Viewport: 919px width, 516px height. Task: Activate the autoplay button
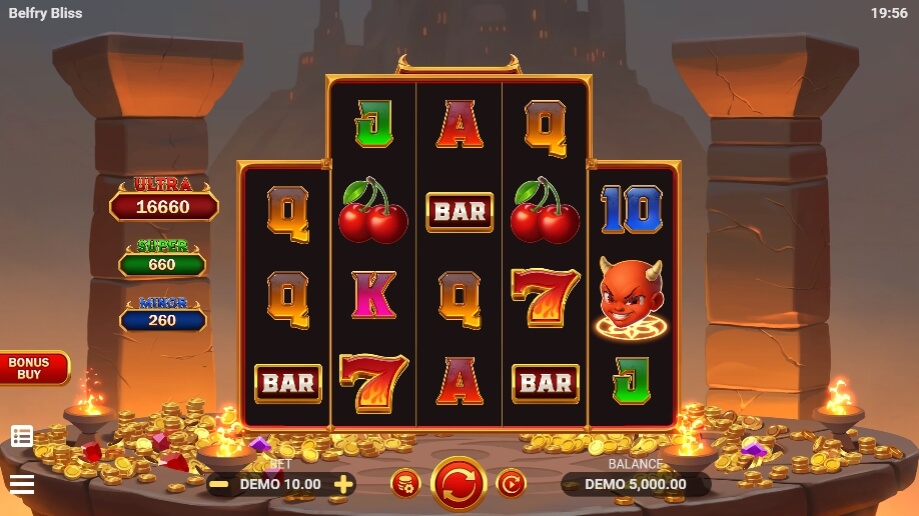tap(511, 484)
